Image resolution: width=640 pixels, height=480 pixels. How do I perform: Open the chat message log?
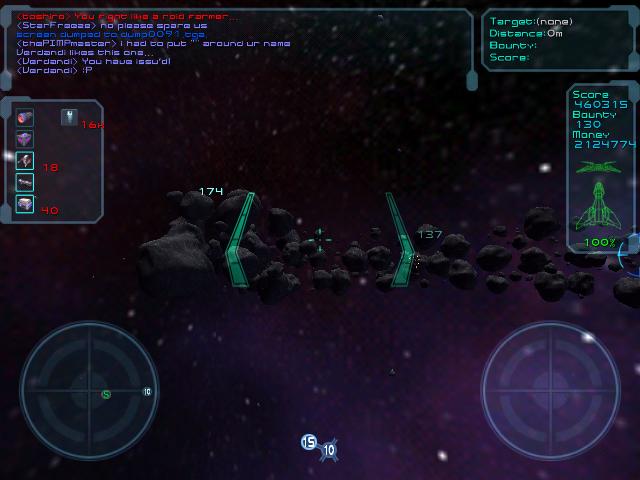(240, 40)
